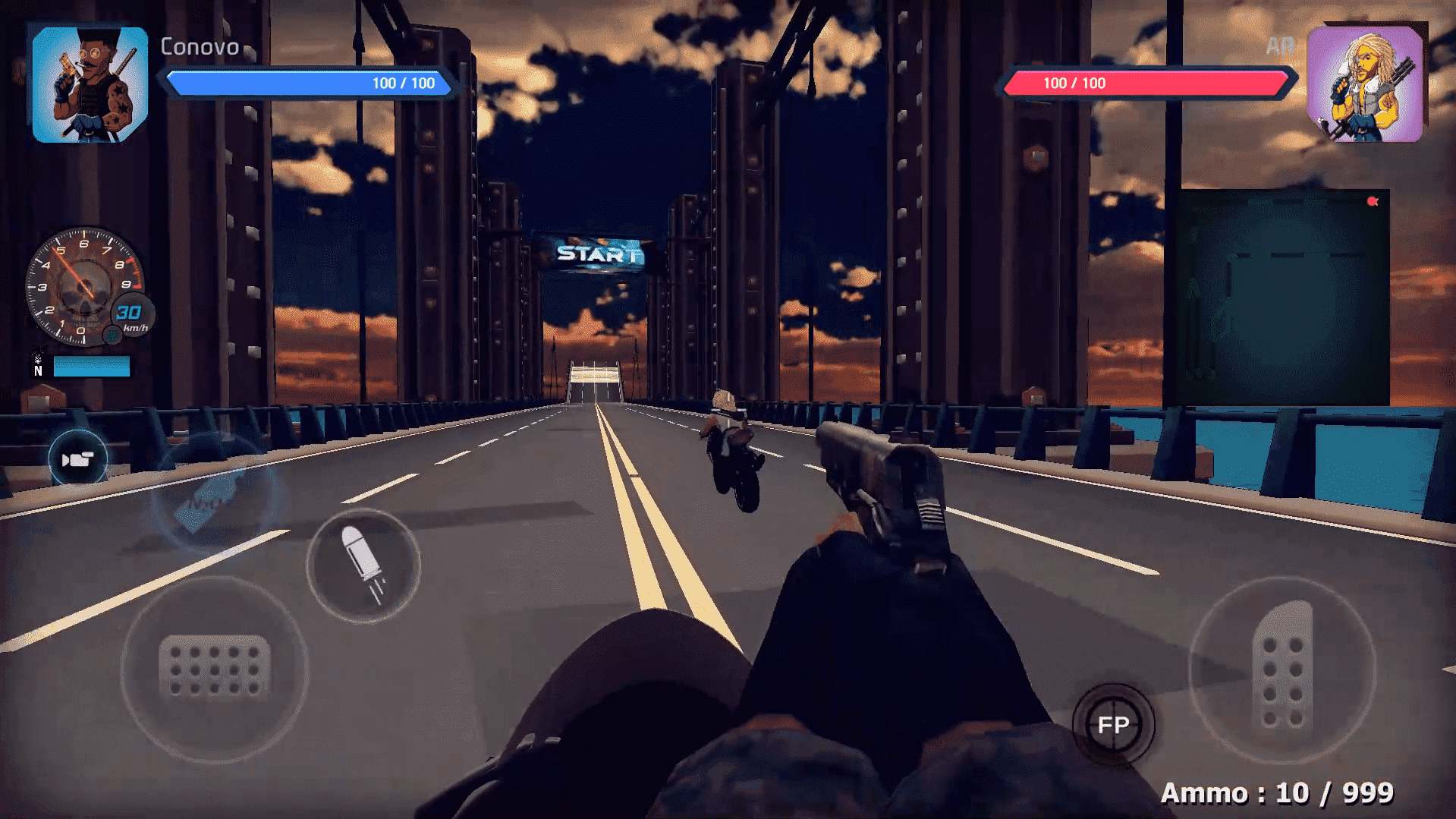1456x819 pixels.
Task: Select Conovo's player portrait
Action: pos(90,84)
